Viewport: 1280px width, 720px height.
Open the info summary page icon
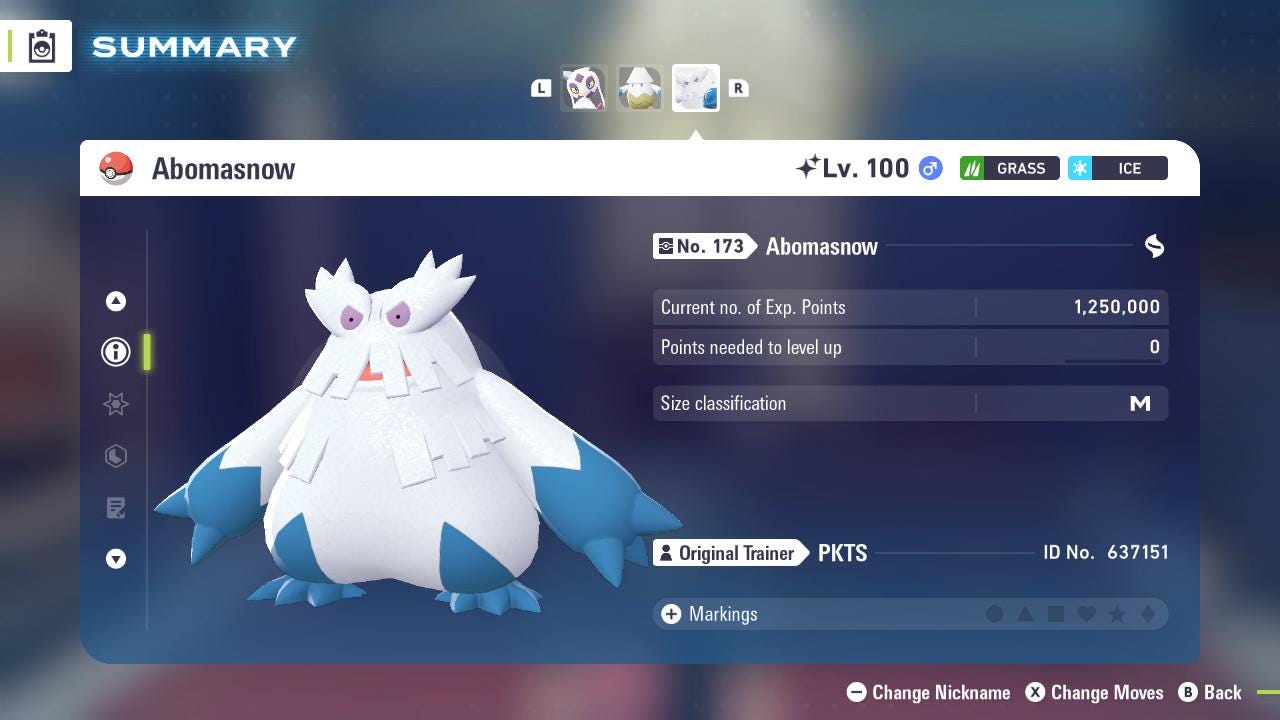click(x=116, y=352)
